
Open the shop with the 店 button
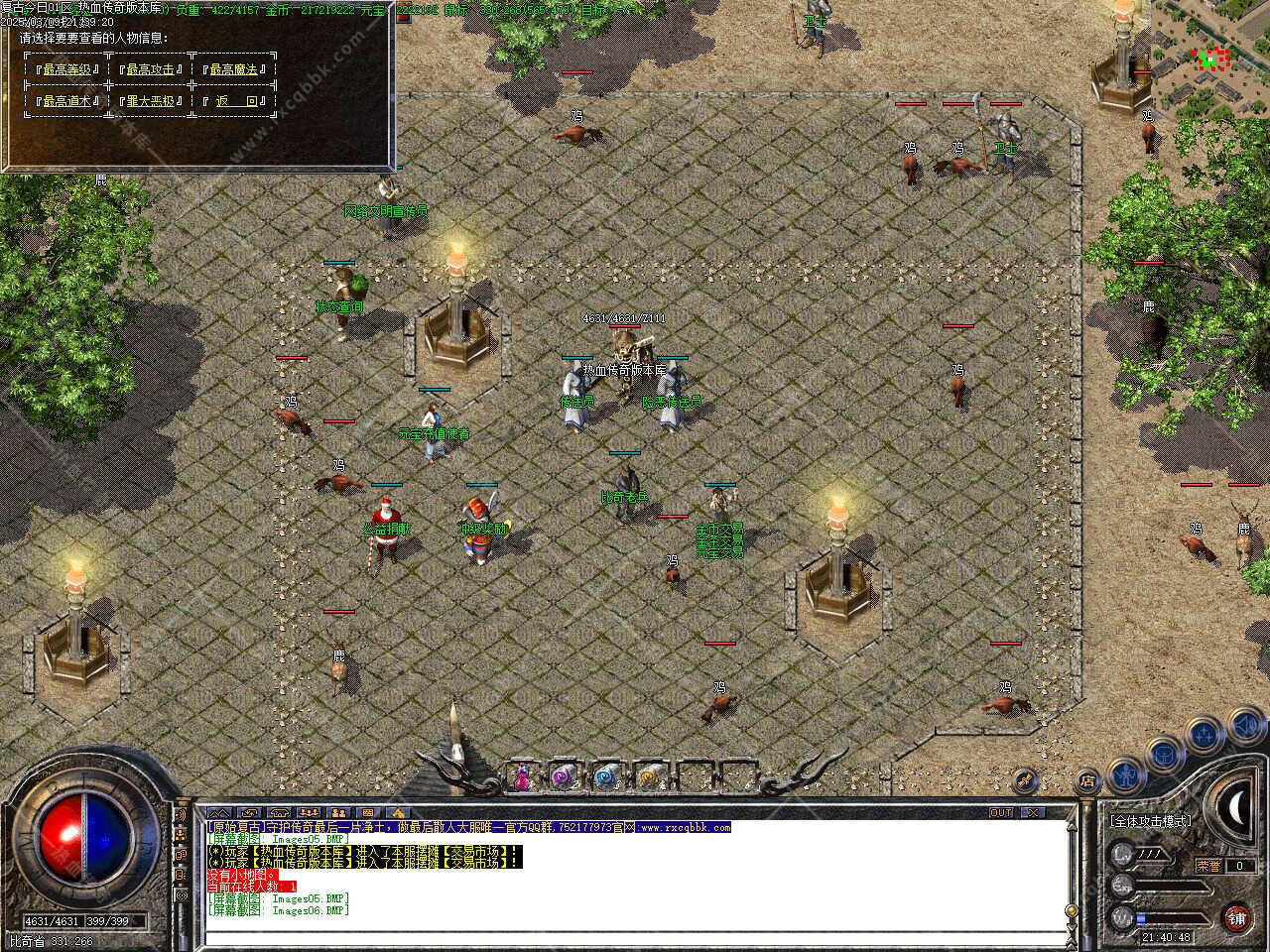click(x=1086, y=779)
